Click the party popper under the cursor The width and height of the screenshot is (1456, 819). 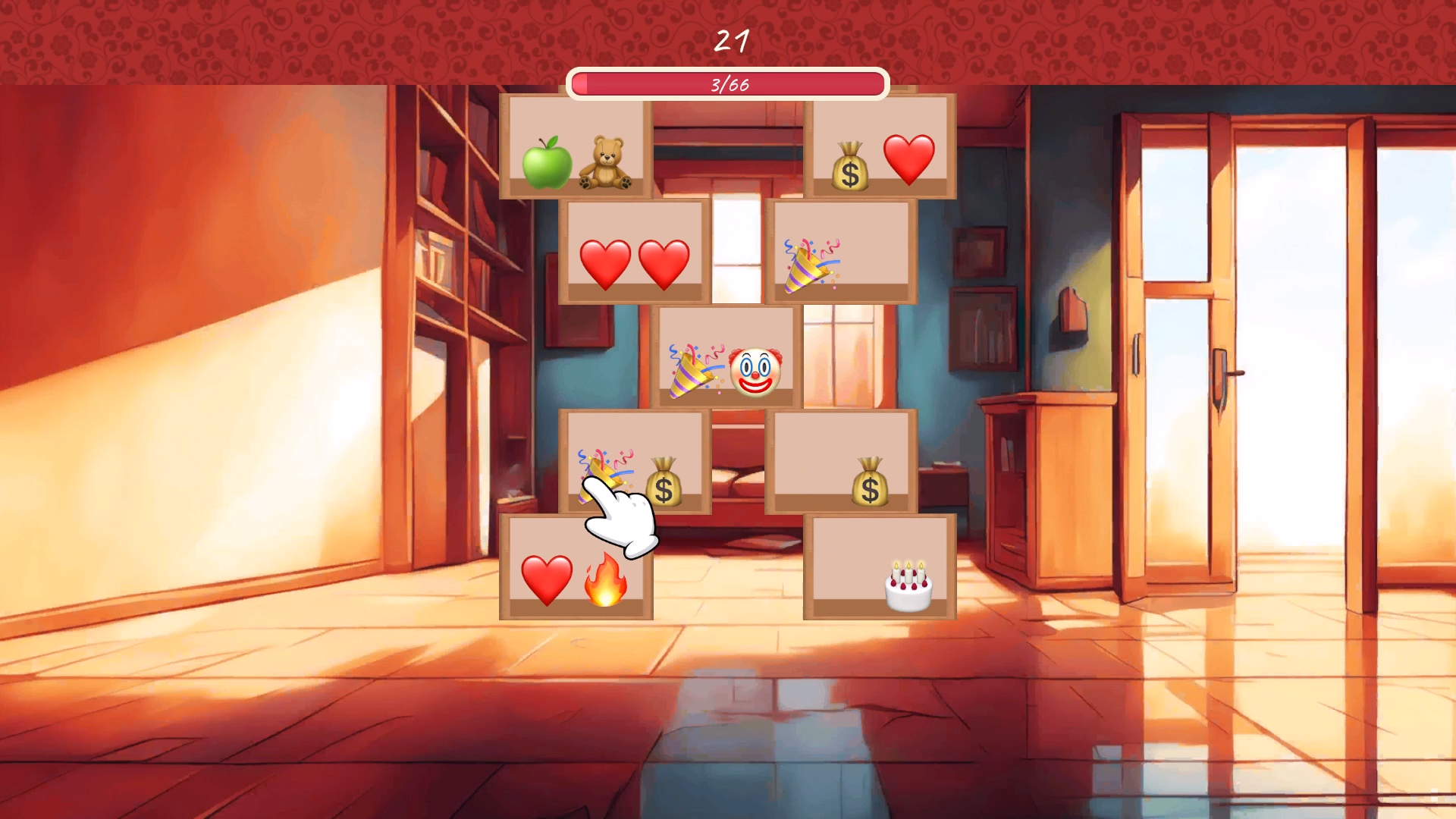tap(603, 474)
